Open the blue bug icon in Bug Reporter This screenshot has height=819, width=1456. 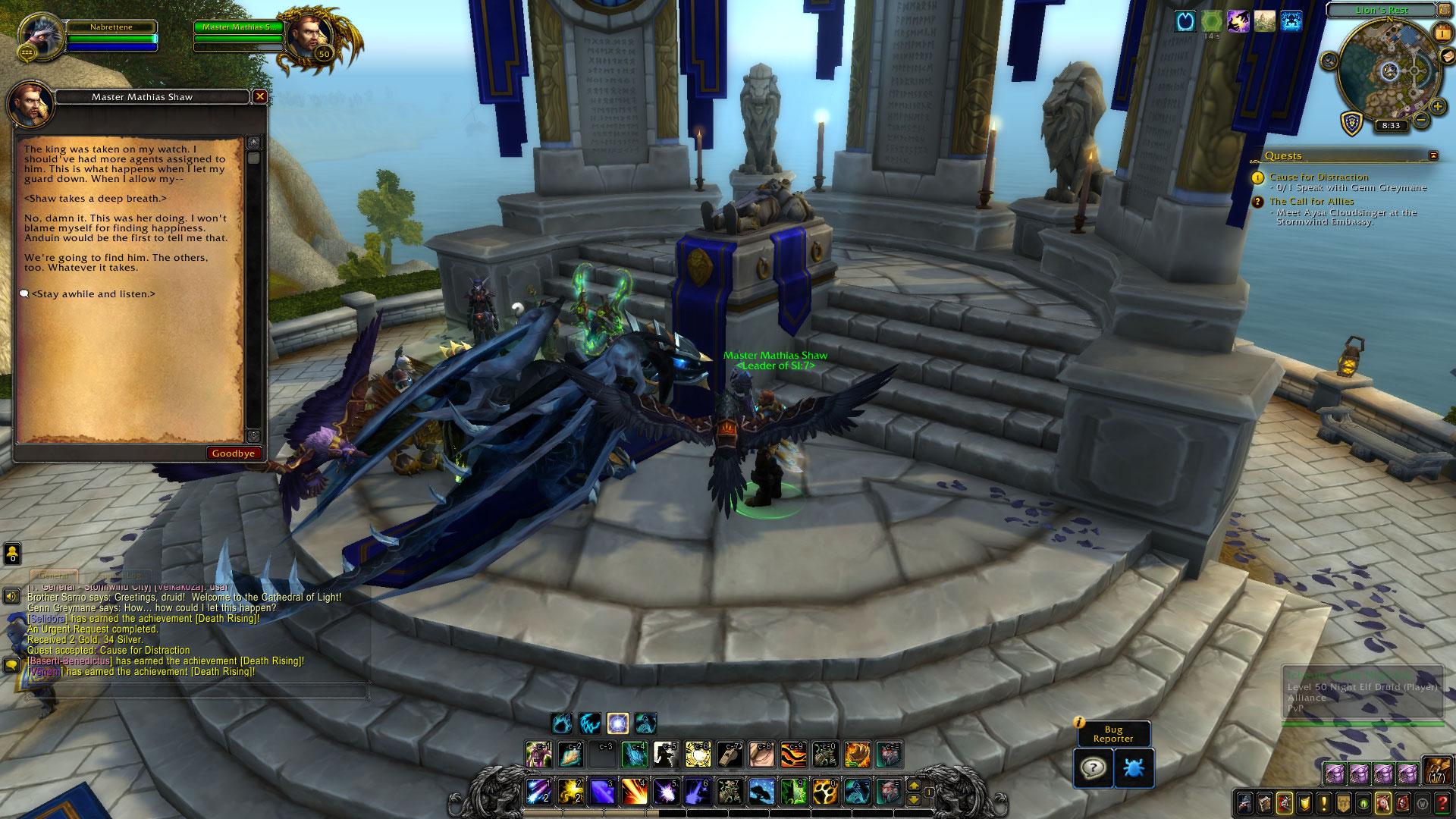pos(1134,768)
